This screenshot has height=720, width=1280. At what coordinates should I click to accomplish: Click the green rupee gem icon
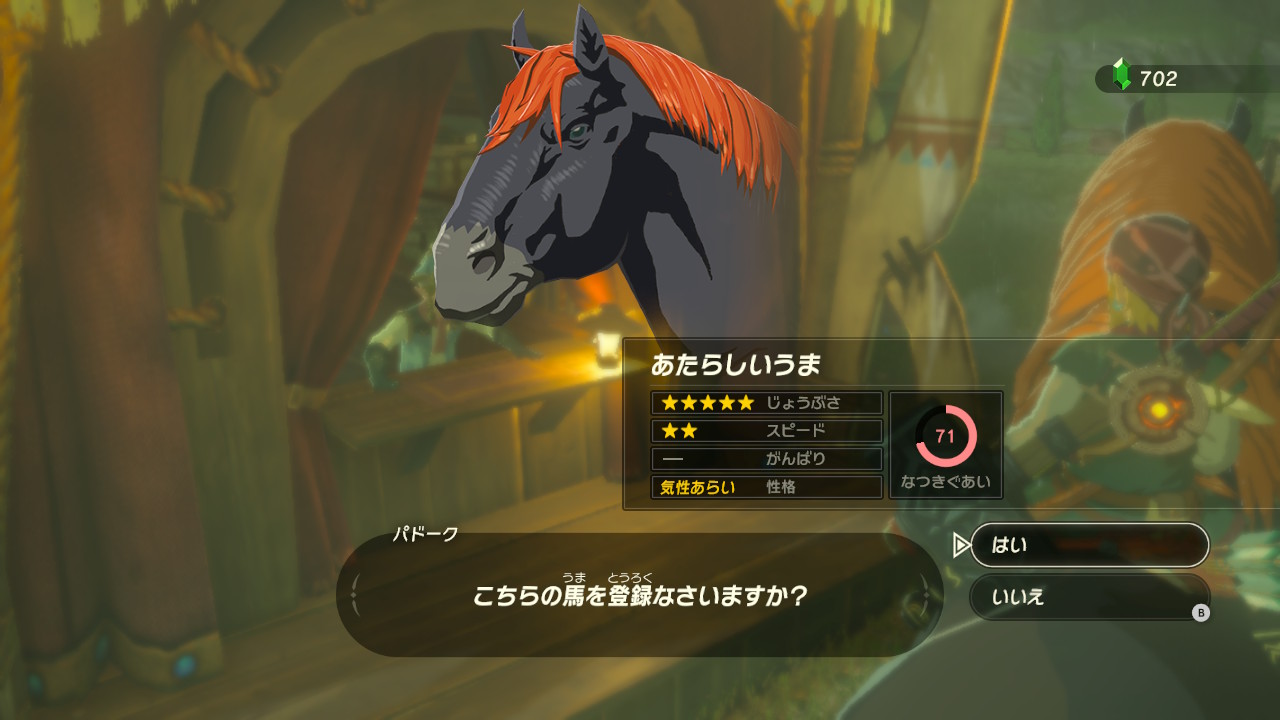click(1120, 72)
